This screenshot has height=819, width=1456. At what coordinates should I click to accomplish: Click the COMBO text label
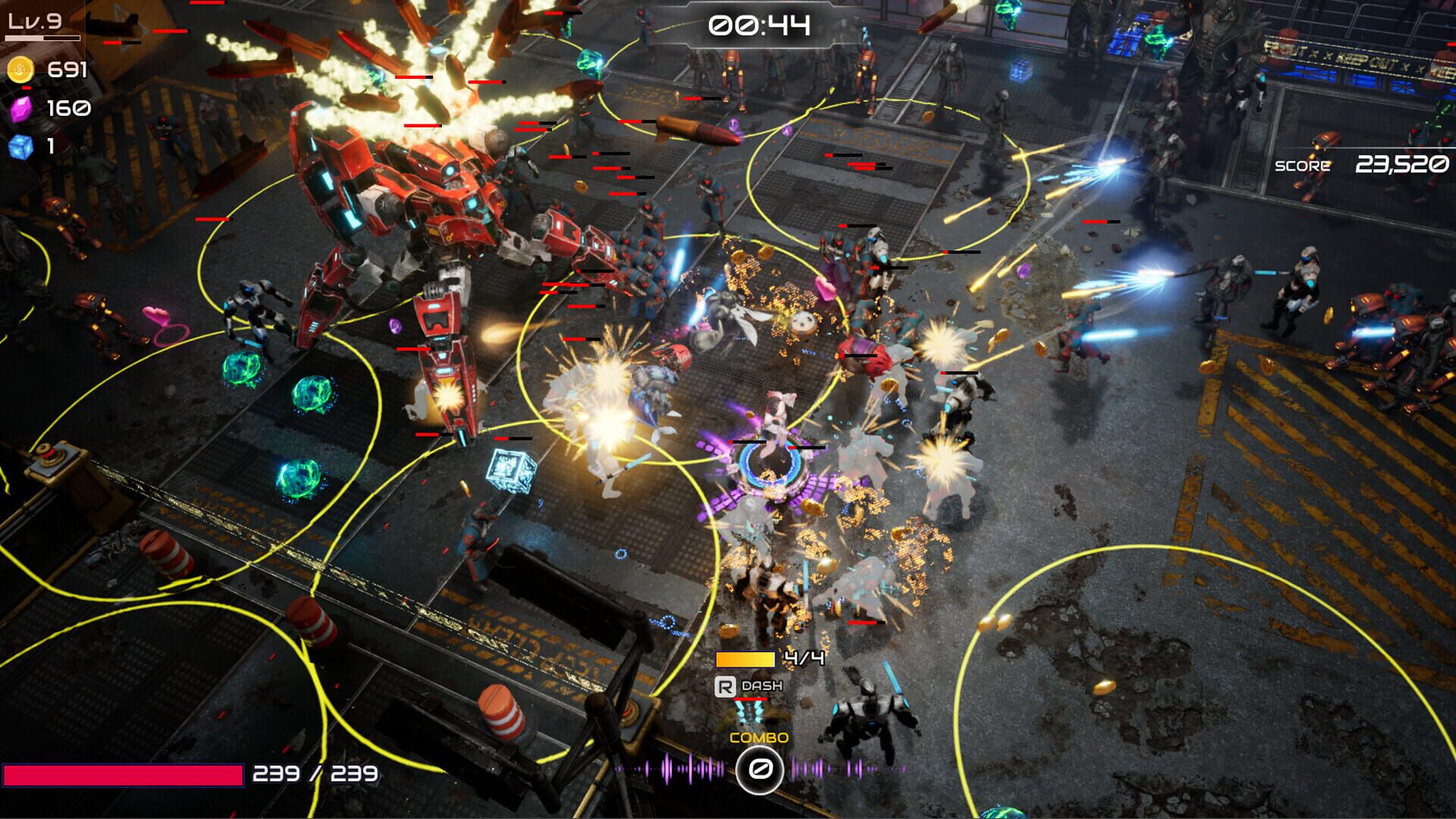click(x=758, y=736)
